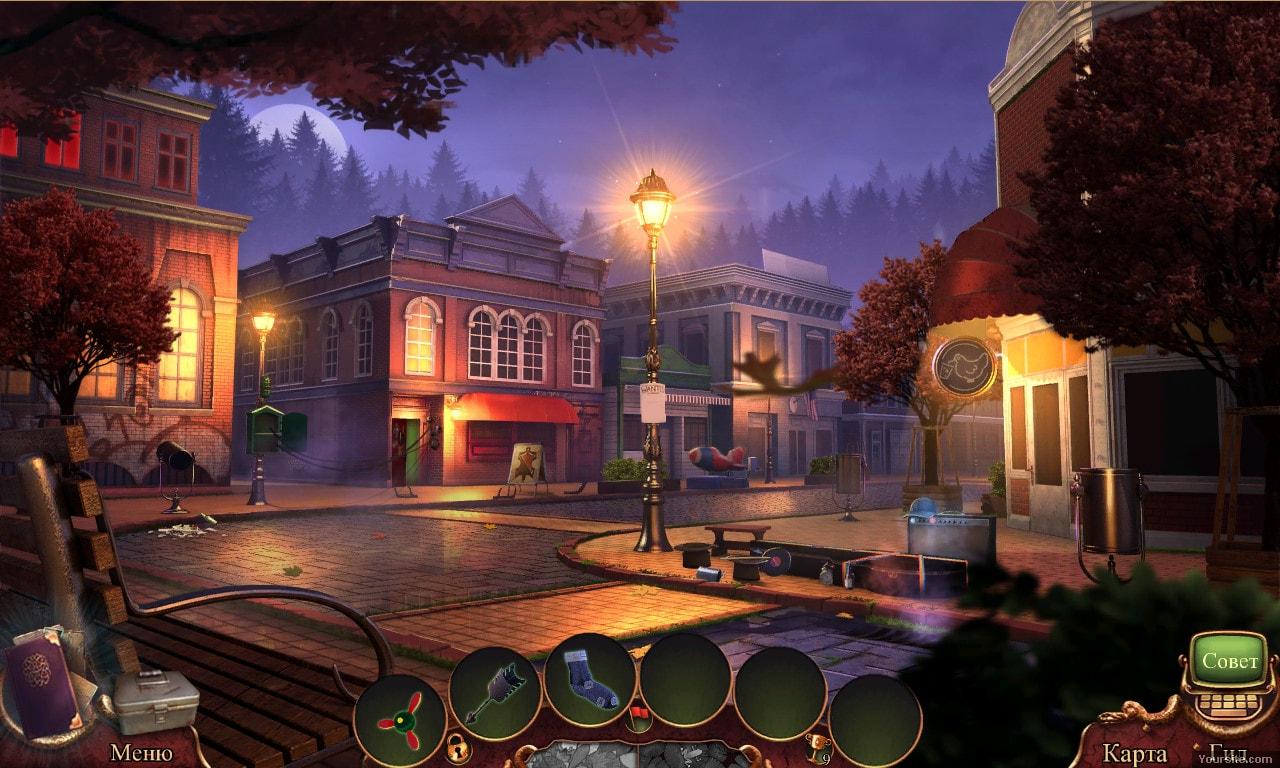Open the Карта map
This screenshot has height=768, width=1280.
(x=1135, y=753)
